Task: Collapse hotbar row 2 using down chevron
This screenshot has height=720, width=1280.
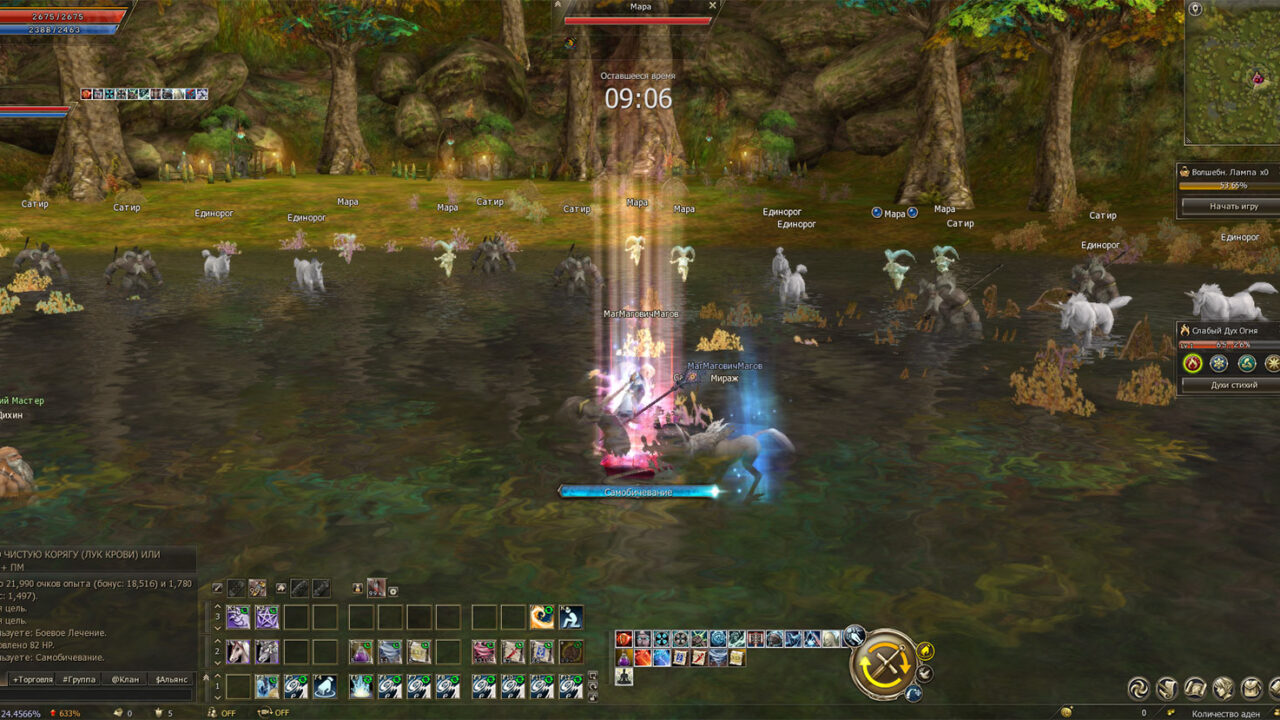Action: (x=218, y=662)
